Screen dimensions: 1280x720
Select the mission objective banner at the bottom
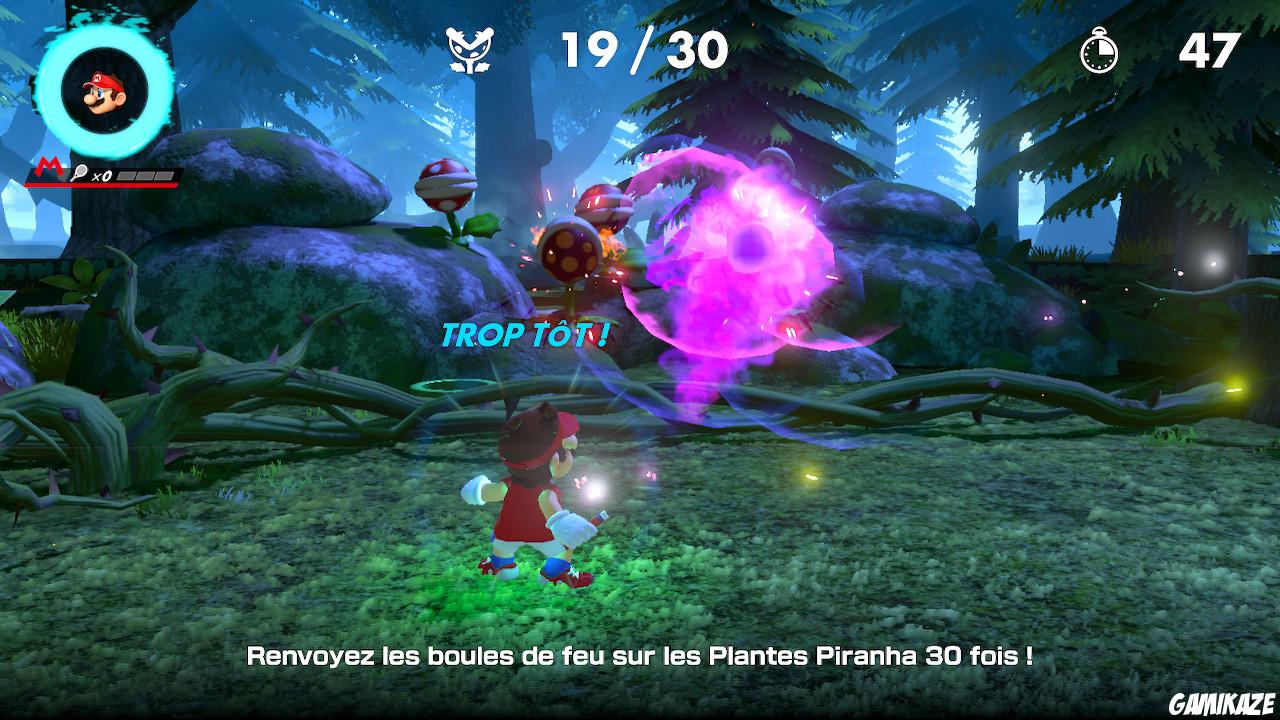click(x=640, y=656)
